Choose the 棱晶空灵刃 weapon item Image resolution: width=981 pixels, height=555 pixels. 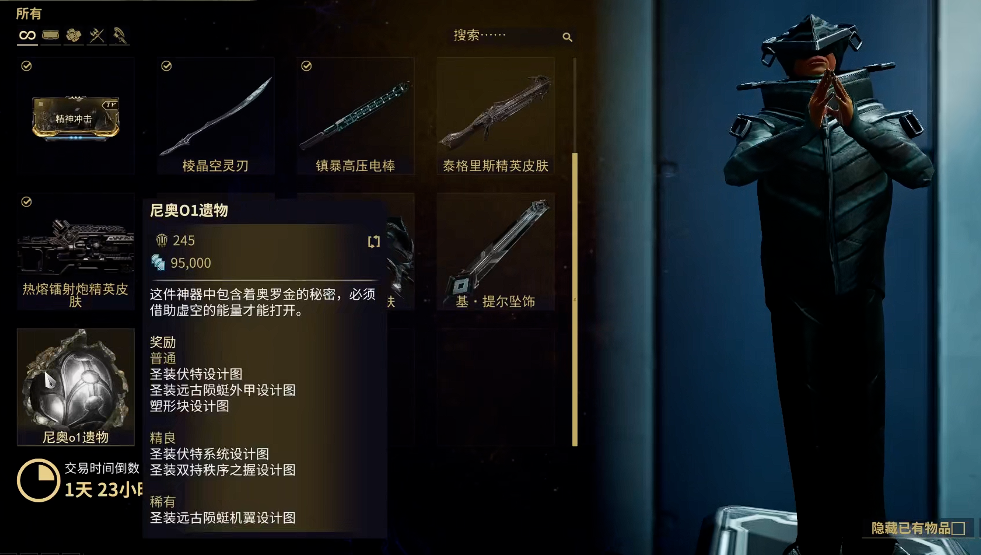tap(215, 116)
